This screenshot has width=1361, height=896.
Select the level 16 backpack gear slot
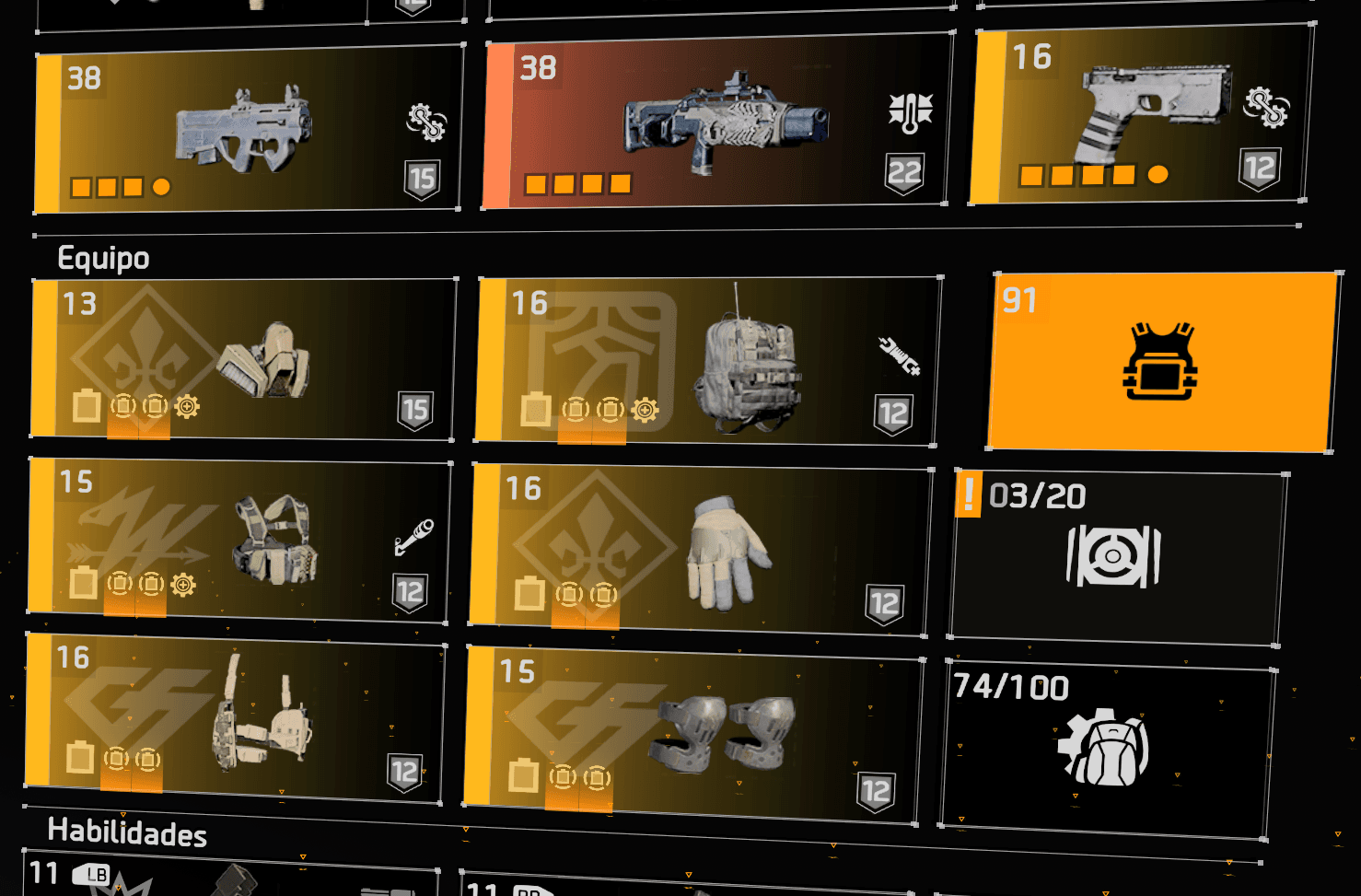(709, 362)
